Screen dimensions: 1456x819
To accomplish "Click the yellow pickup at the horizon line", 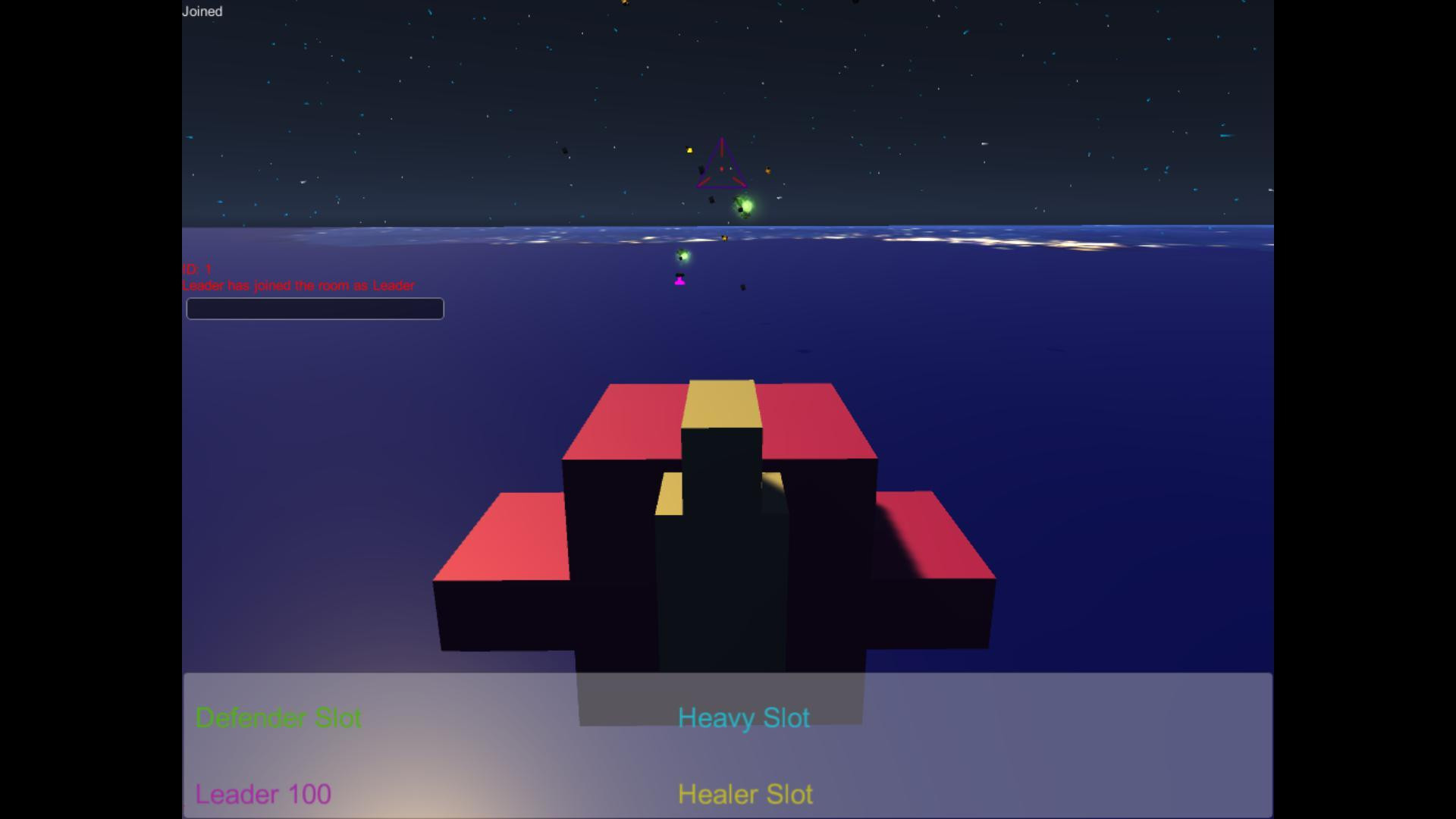I will 724,238.
